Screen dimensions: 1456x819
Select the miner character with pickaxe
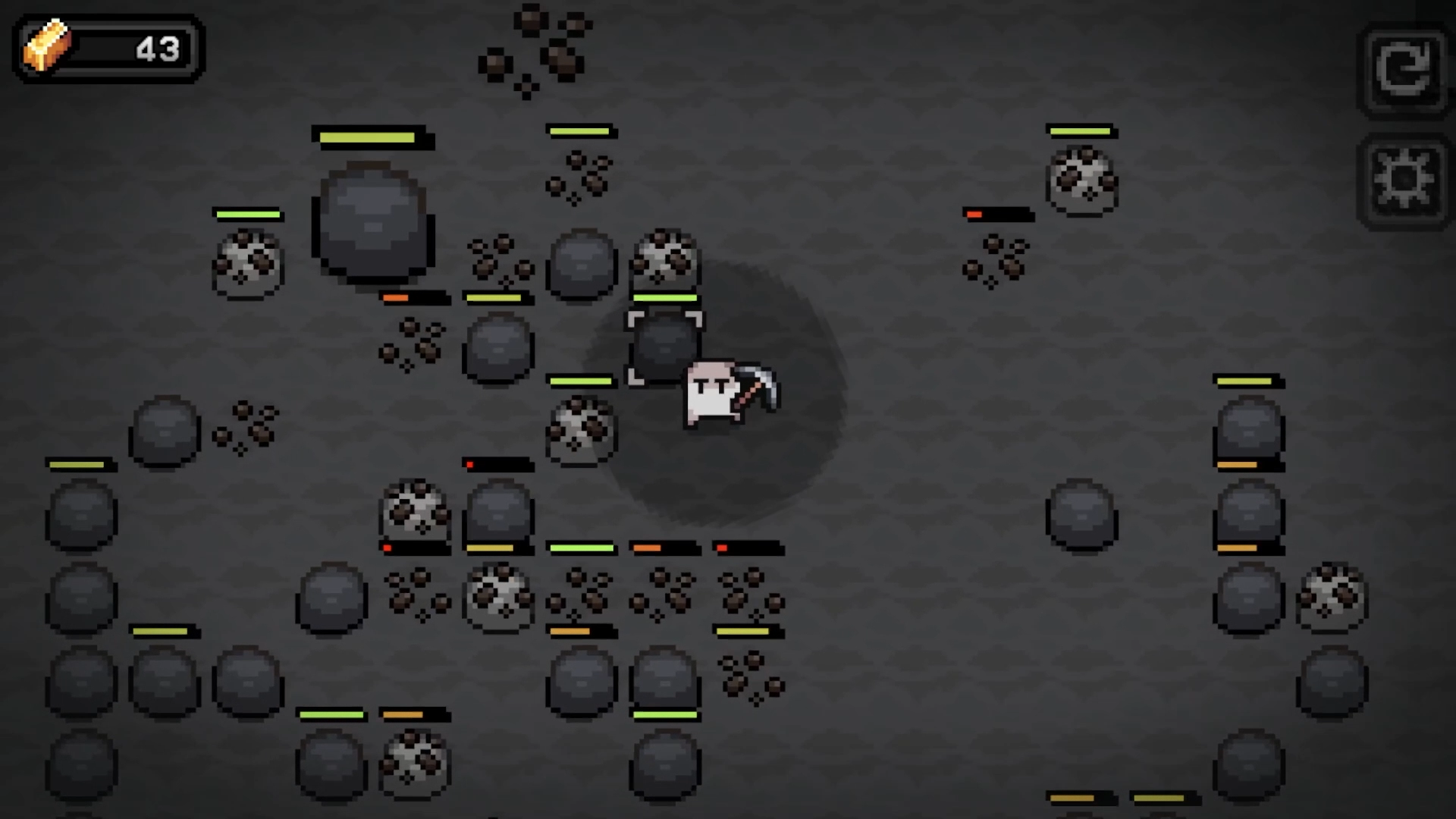[713, 394]
